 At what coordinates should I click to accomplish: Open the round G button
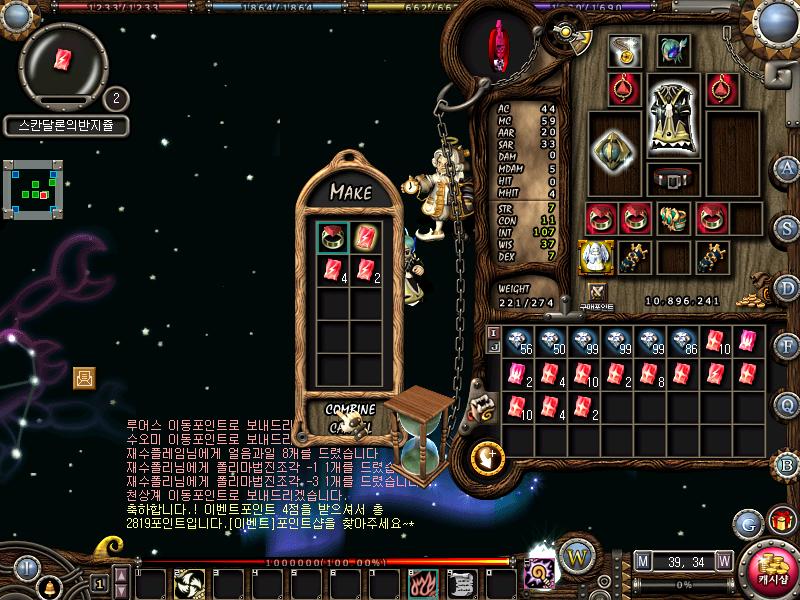pyautogui.click(x=747, y=523)
